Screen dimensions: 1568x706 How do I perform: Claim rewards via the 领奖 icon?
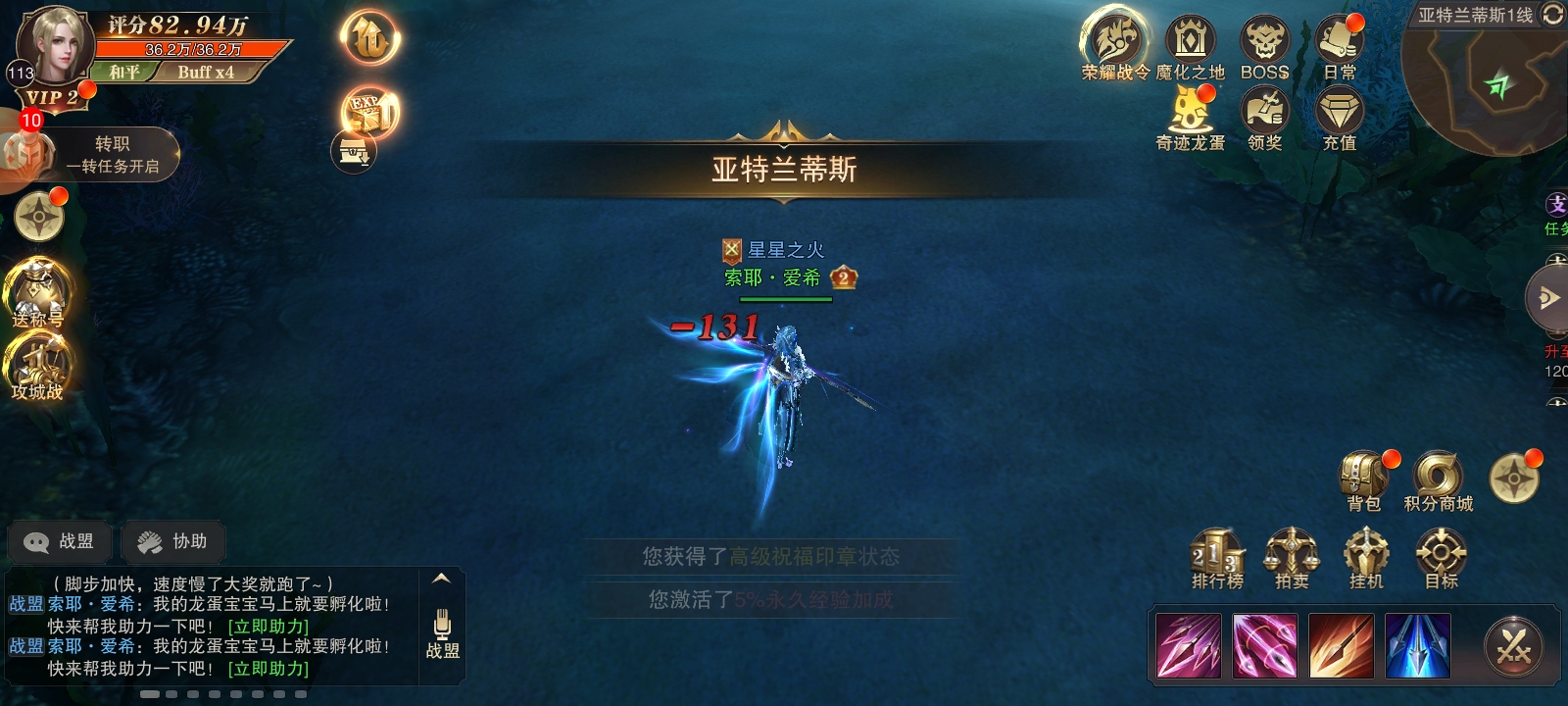pyautogui.click(x=1264, y=116)
